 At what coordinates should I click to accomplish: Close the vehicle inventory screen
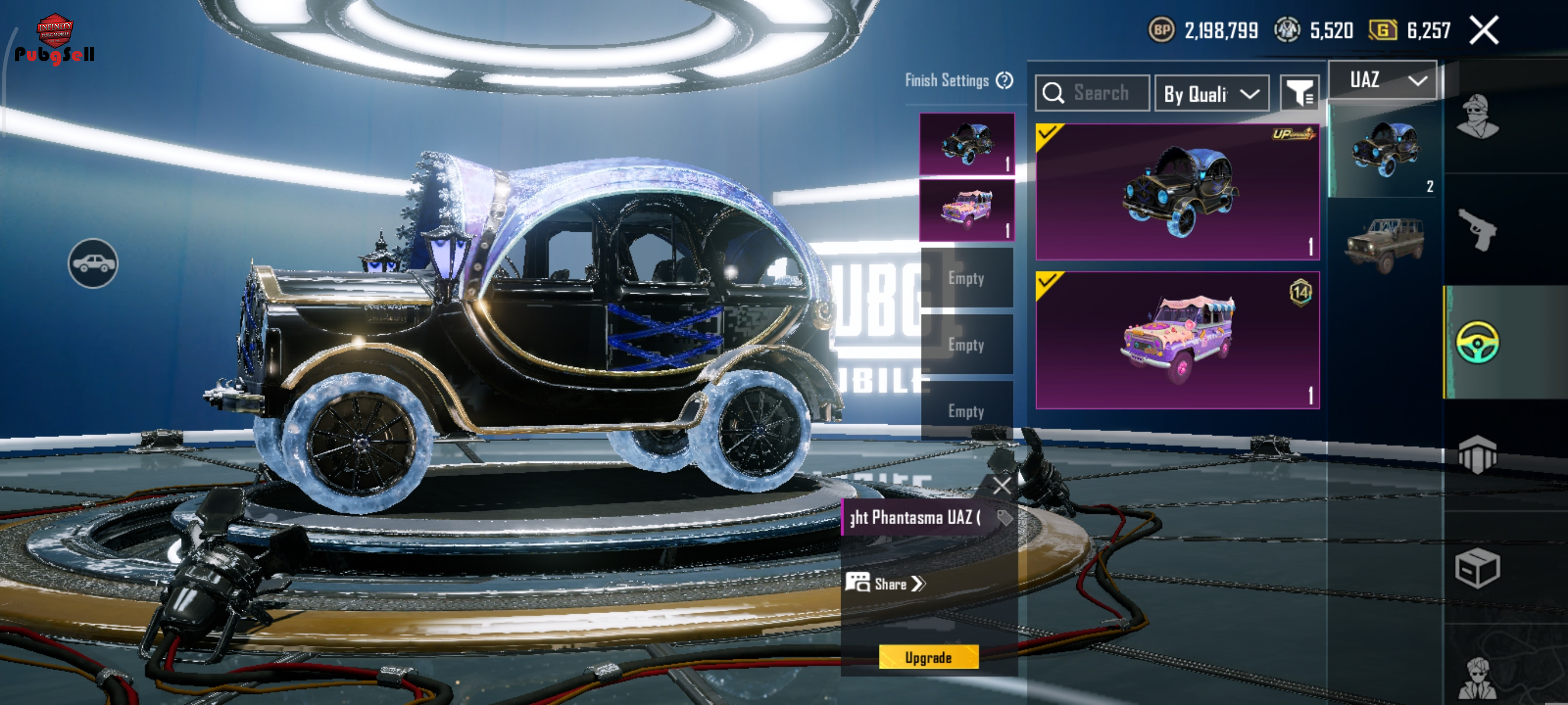[1484, 31]
